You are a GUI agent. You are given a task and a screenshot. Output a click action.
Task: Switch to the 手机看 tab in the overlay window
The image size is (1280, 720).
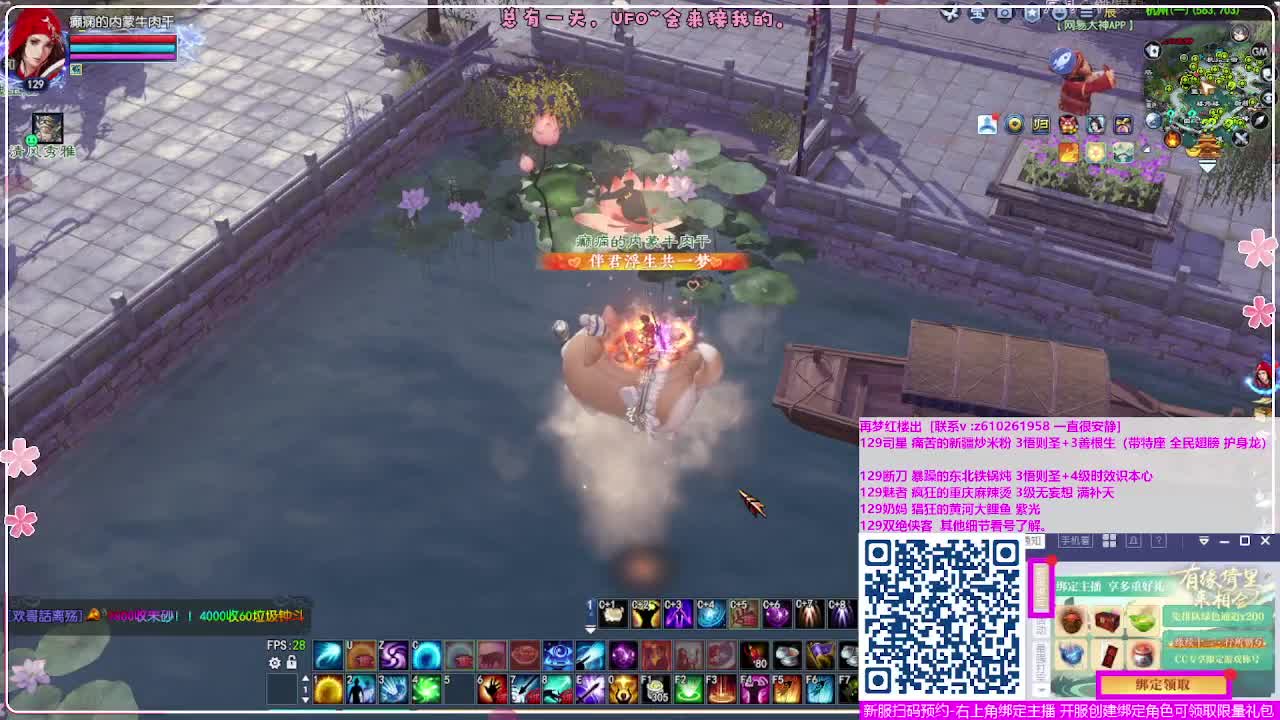(x=1075, y=540)
